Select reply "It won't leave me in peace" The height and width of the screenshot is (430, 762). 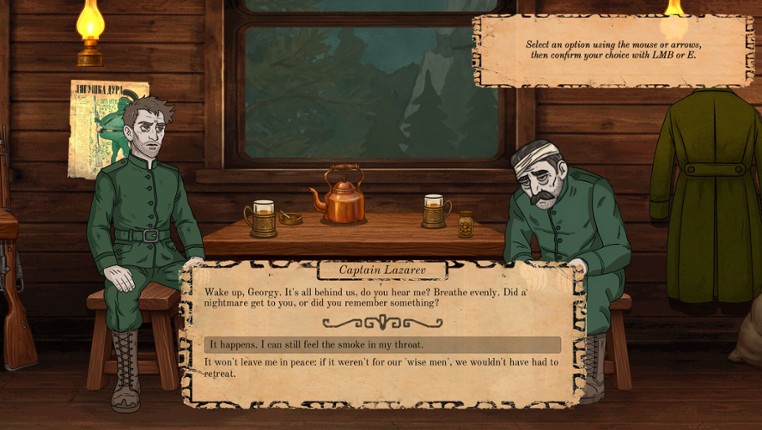(381, 367)
